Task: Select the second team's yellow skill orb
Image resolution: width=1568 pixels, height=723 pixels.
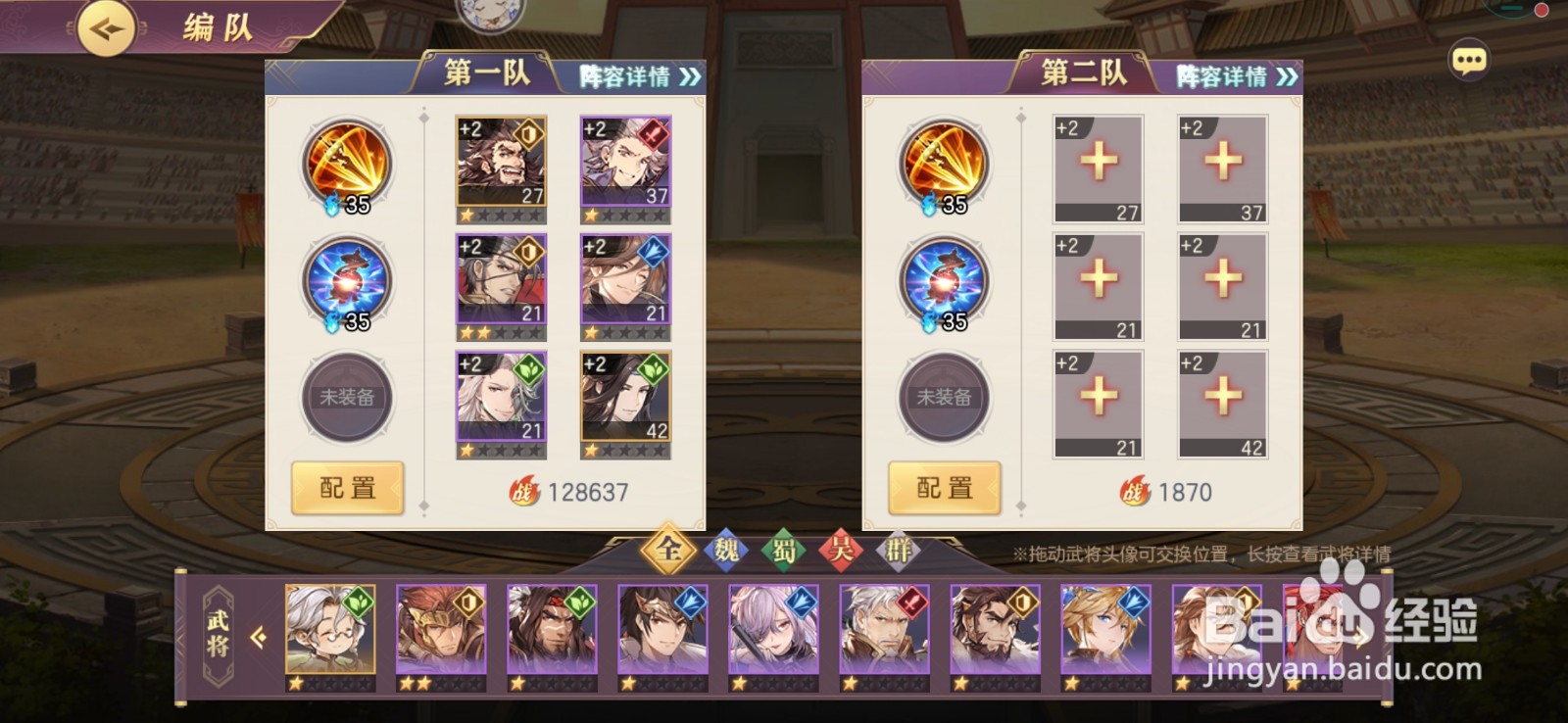Action: tap(942, 167)
